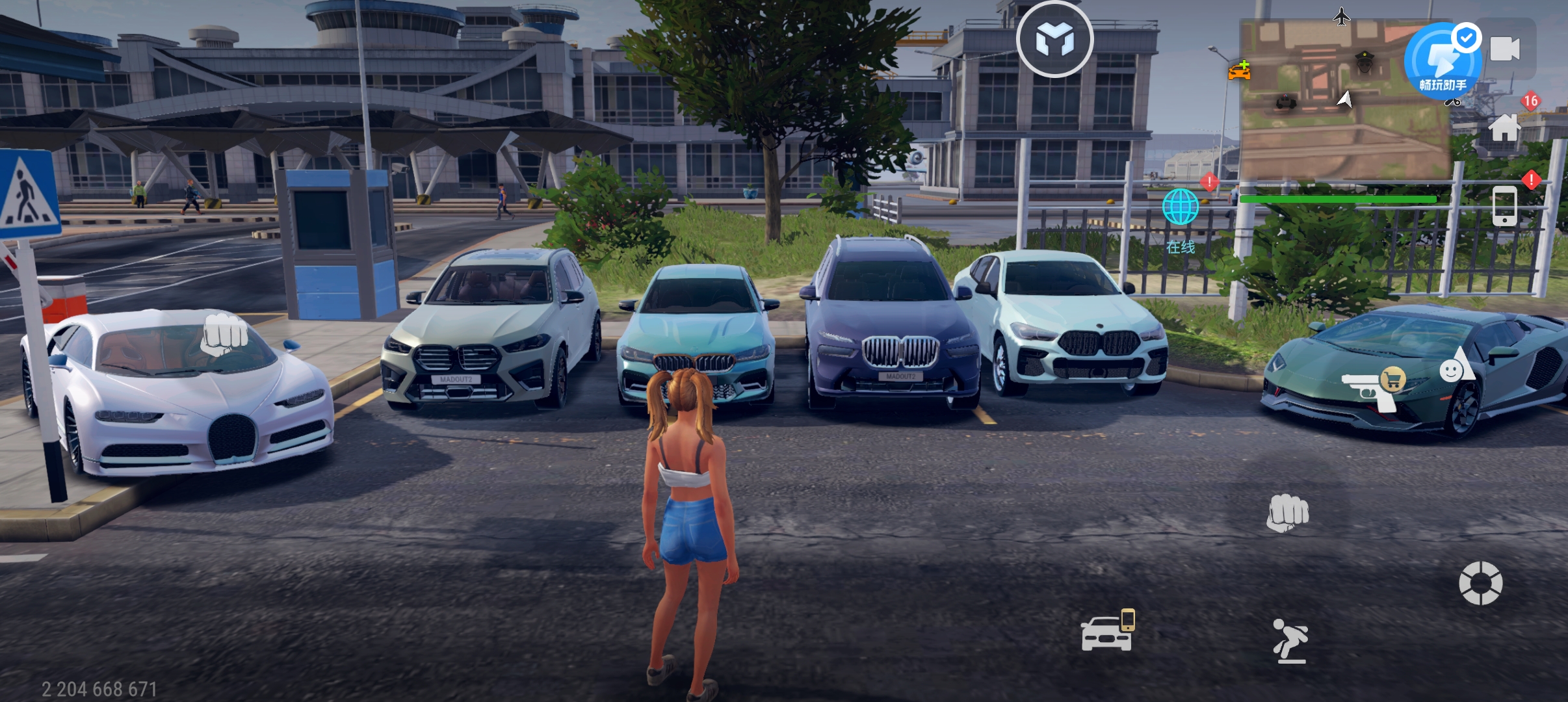Screen dimensions: 1568x702
Task: Click the police officer marker on minimap
Action: coord(1364,63)
